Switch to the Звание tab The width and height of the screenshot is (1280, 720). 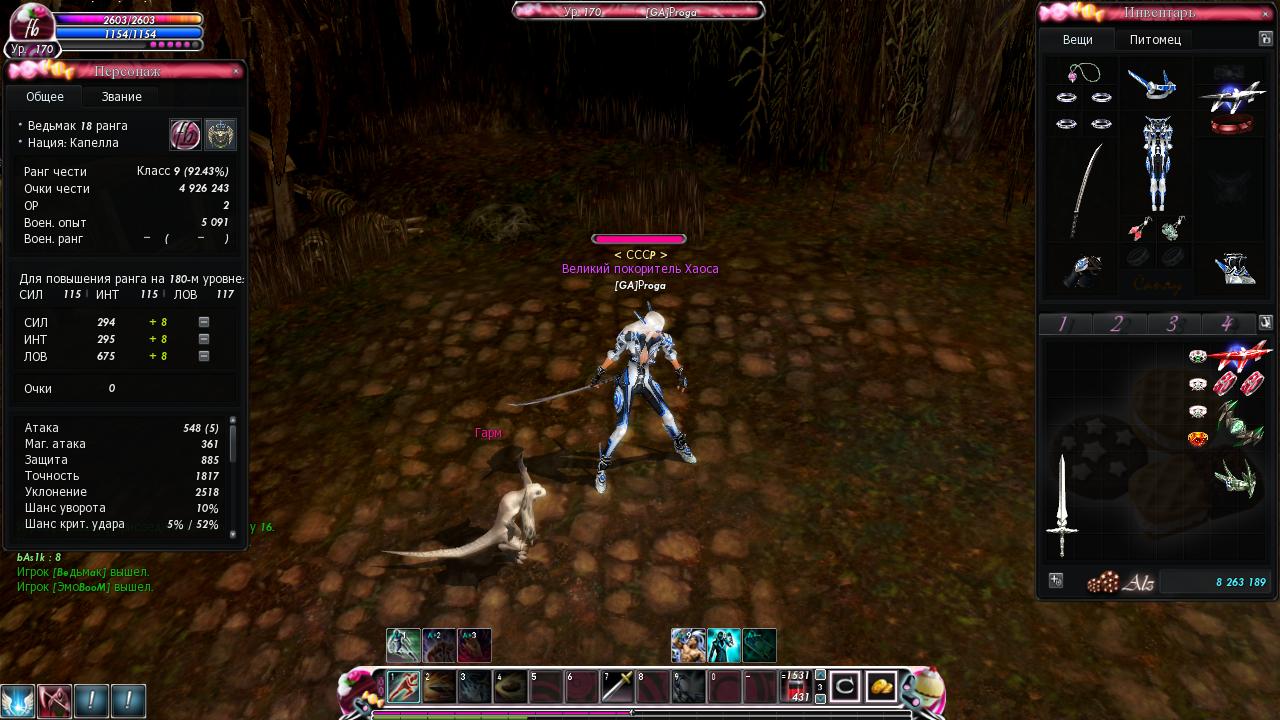121,97
